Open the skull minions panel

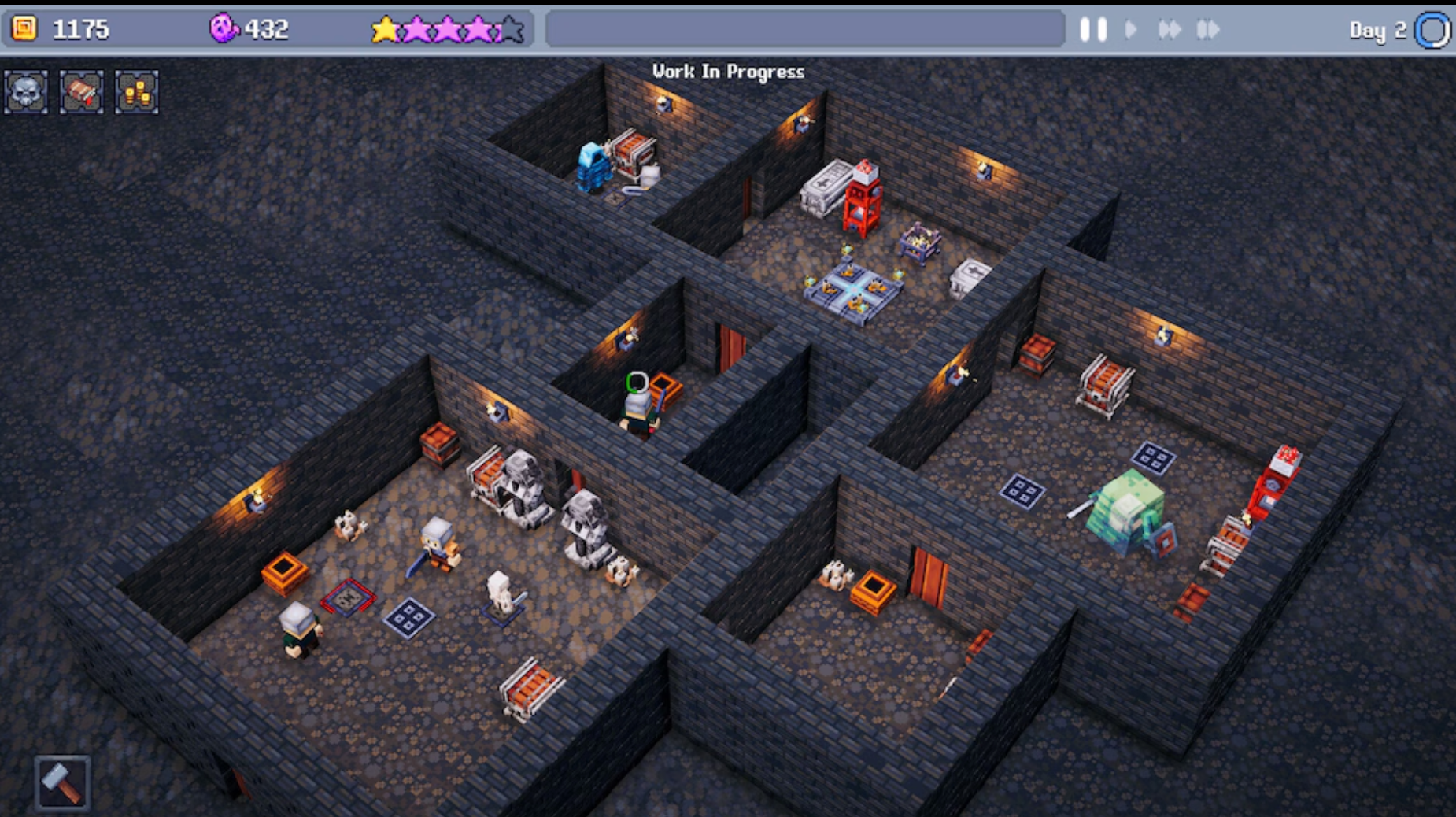click(x=25, y=94)
